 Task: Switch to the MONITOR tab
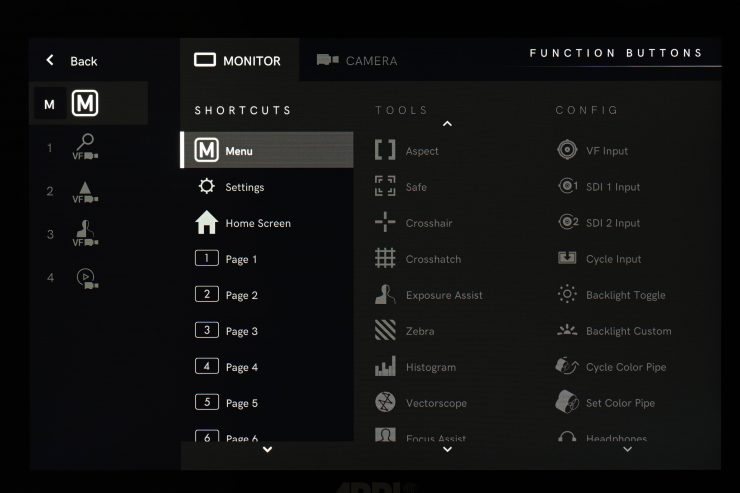(239, 60)
